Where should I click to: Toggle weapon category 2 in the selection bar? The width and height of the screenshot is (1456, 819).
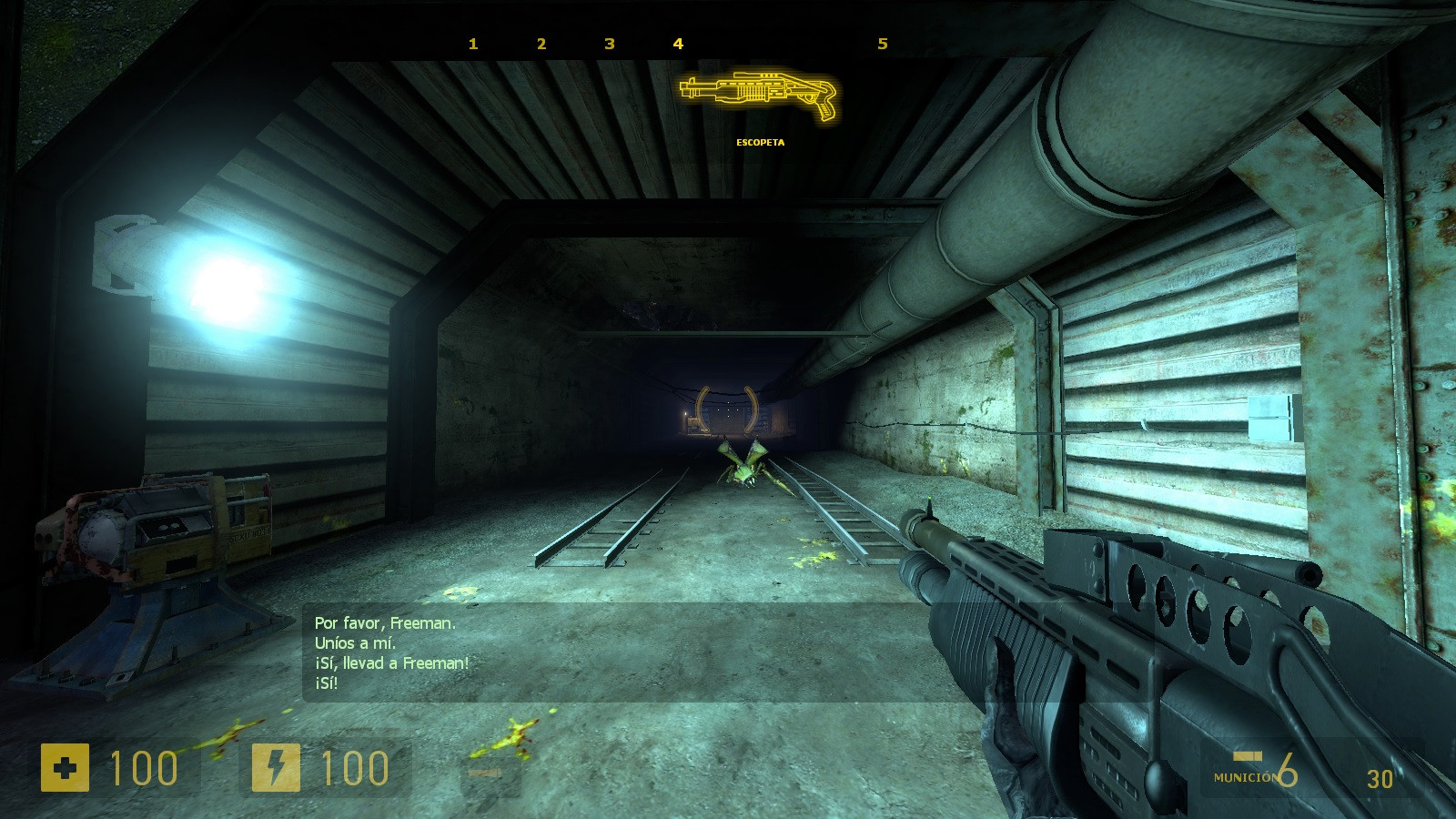(x=541, y=43)
